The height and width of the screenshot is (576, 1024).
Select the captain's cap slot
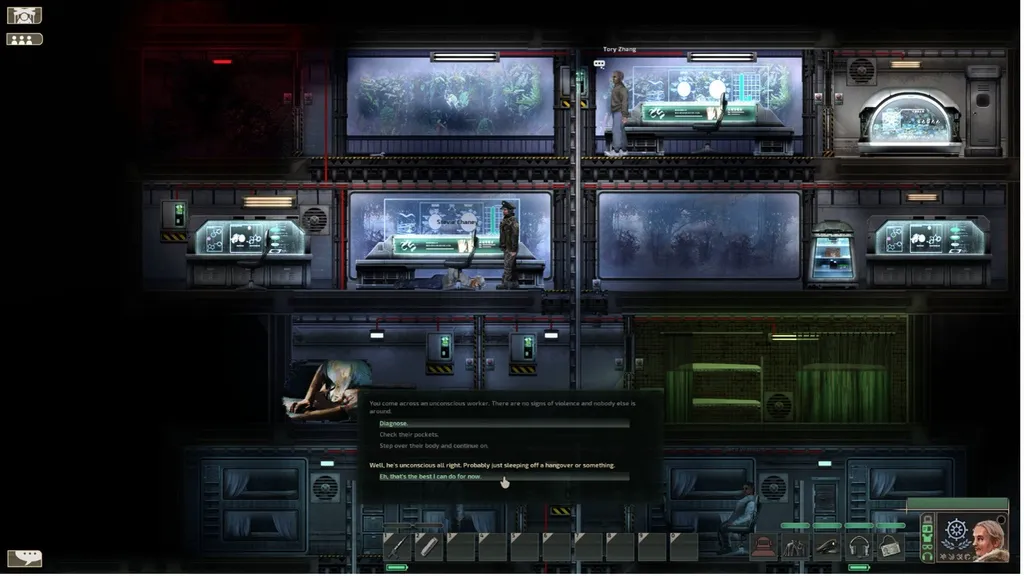[828, 546]
